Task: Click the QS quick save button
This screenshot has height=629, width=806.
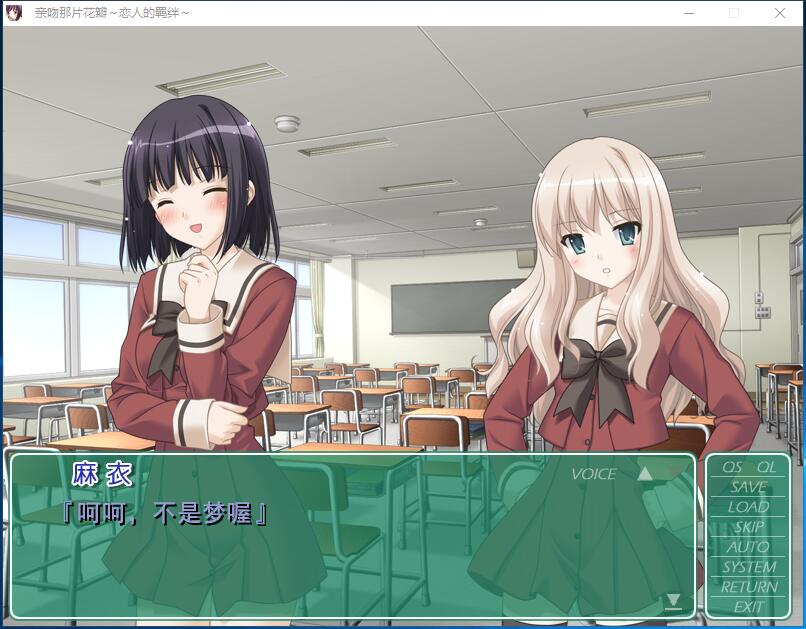Action: click(x=732, y=467)
